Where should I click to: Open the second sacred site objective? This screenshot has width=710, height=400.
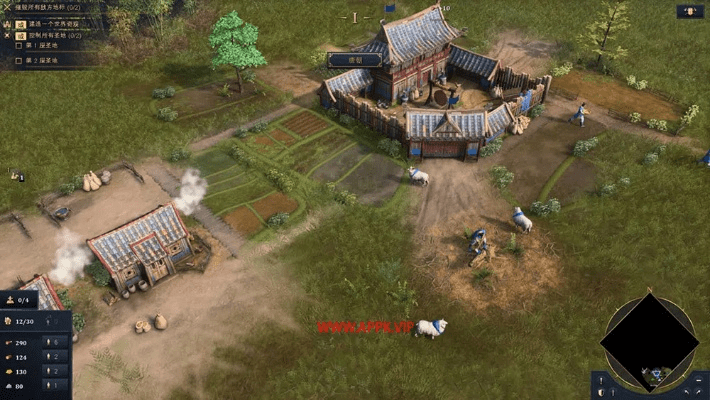point(44,60)
